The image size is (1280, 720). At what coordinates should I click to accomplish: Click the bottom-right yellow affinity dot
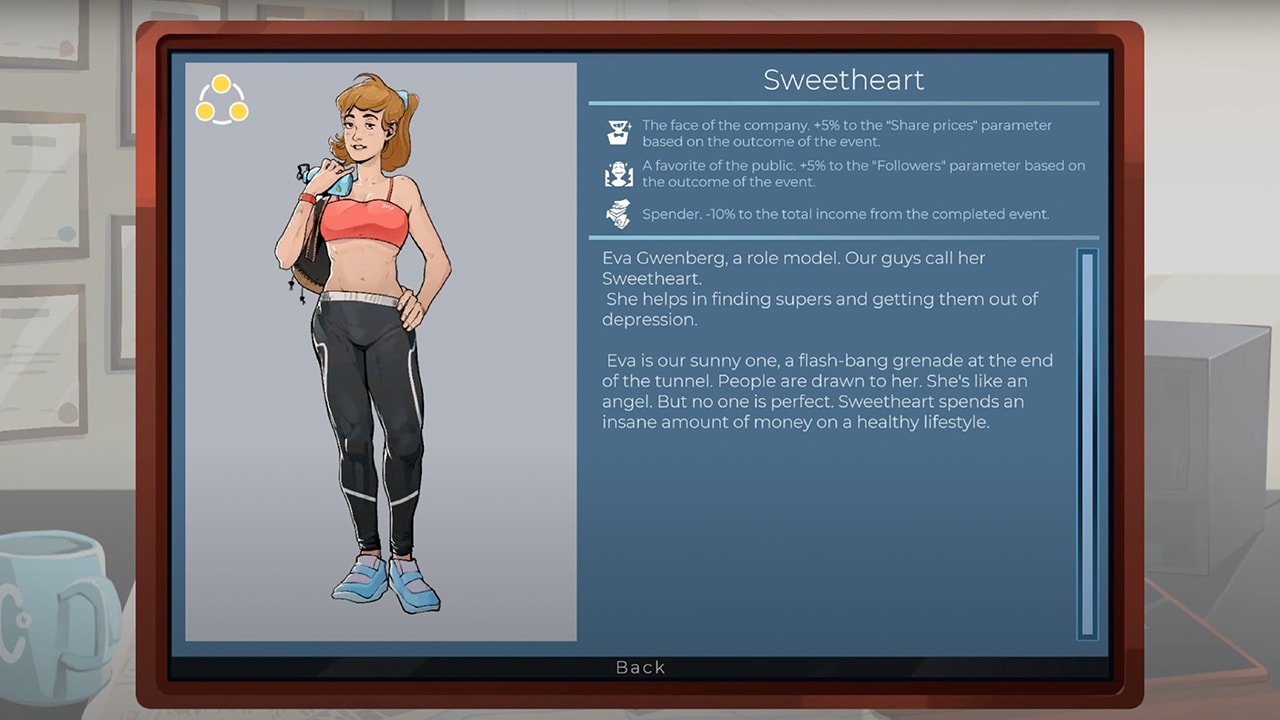[x=241, y=112]
